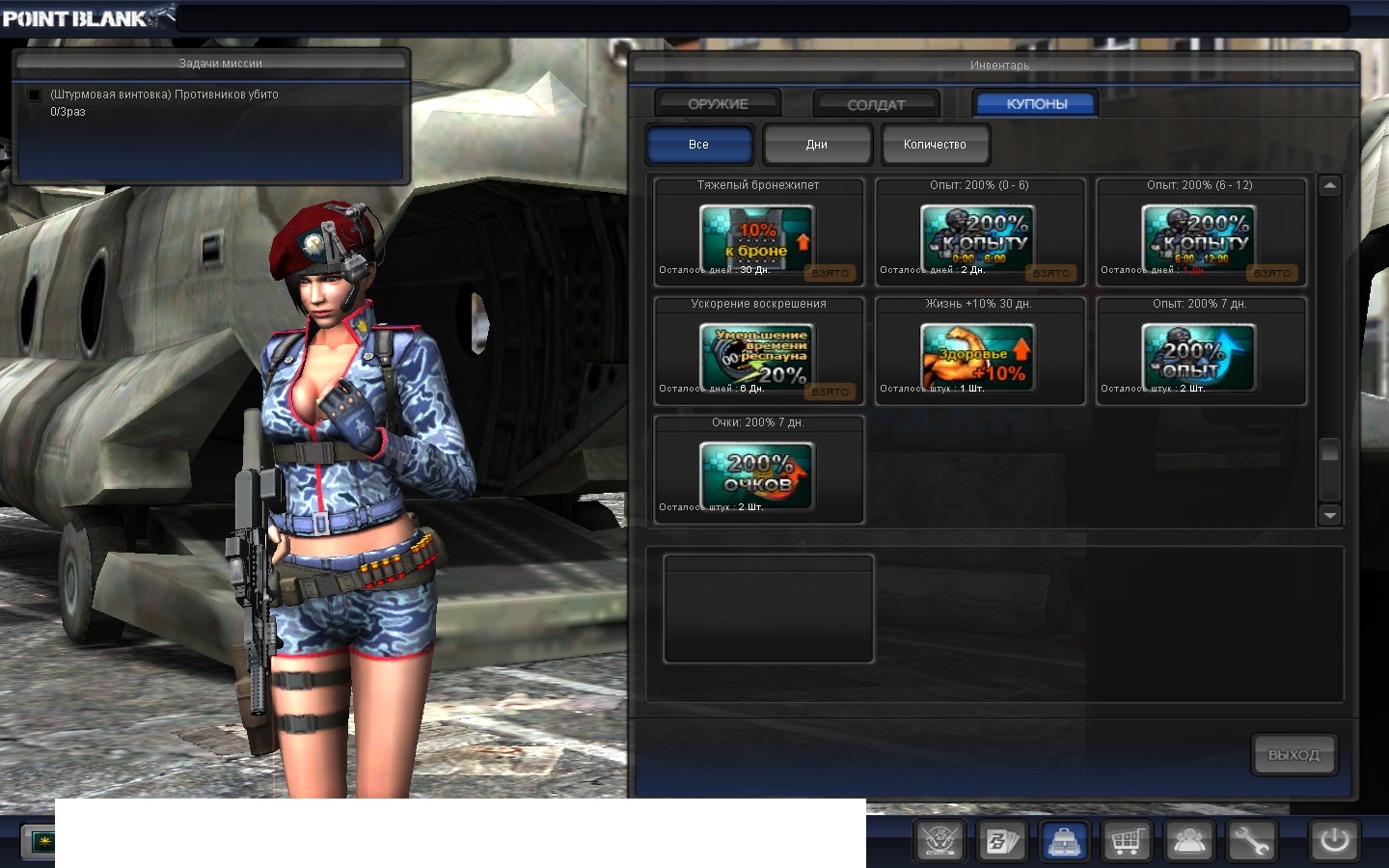
Task: Click the inventory list's scroll down arrow
Action: click(1330, 515)
